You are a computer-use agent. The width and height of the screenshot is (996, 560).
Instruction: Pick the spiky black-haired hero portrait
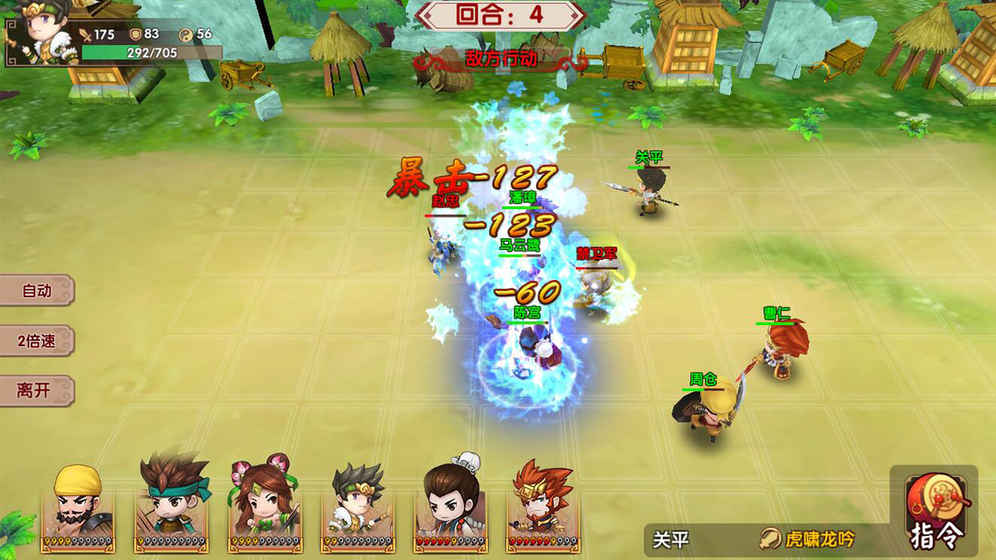pos(357,507)
